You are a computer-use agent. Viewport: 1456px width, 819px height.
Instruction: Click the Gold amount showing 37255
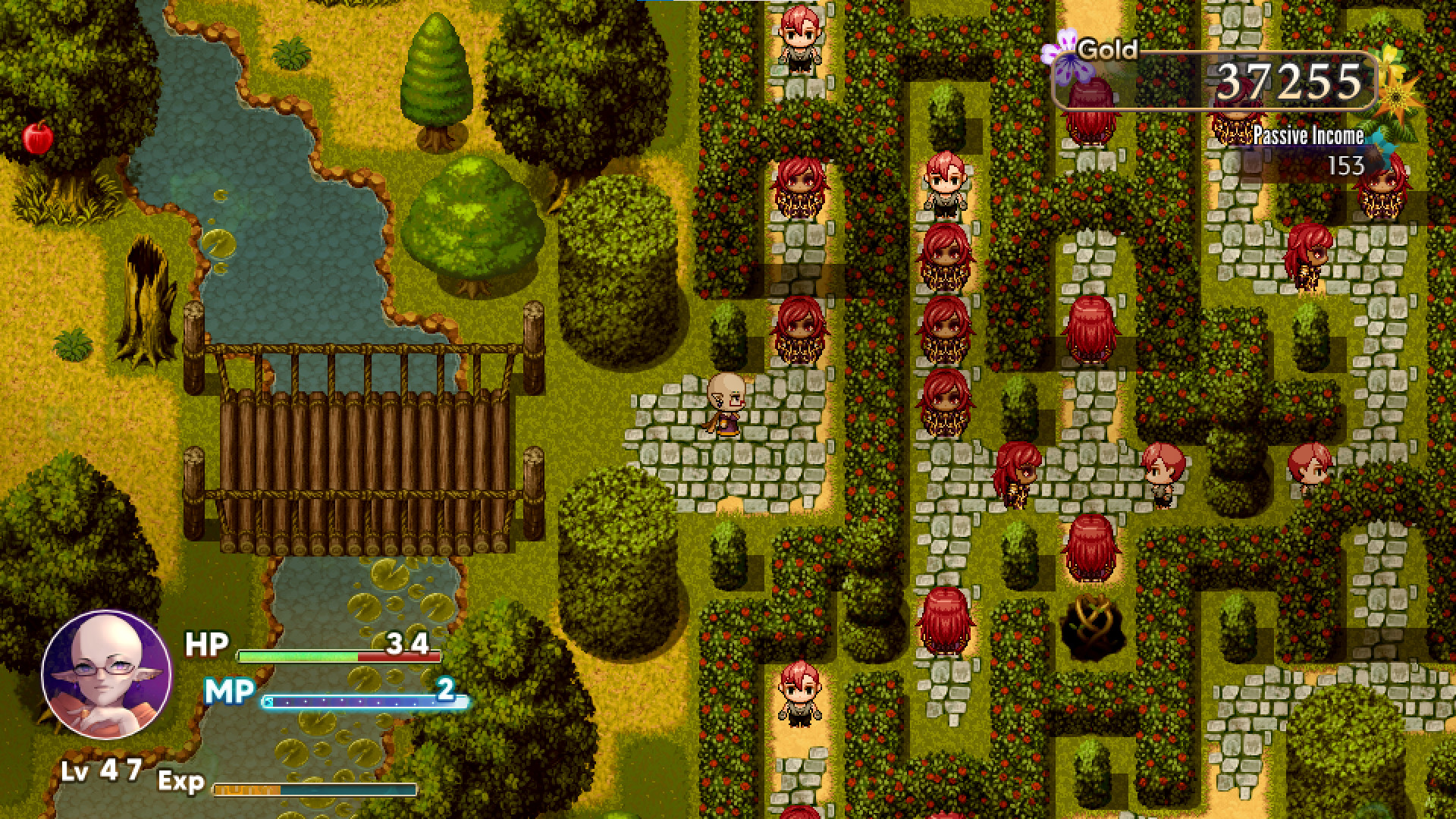pos(1289,80)
